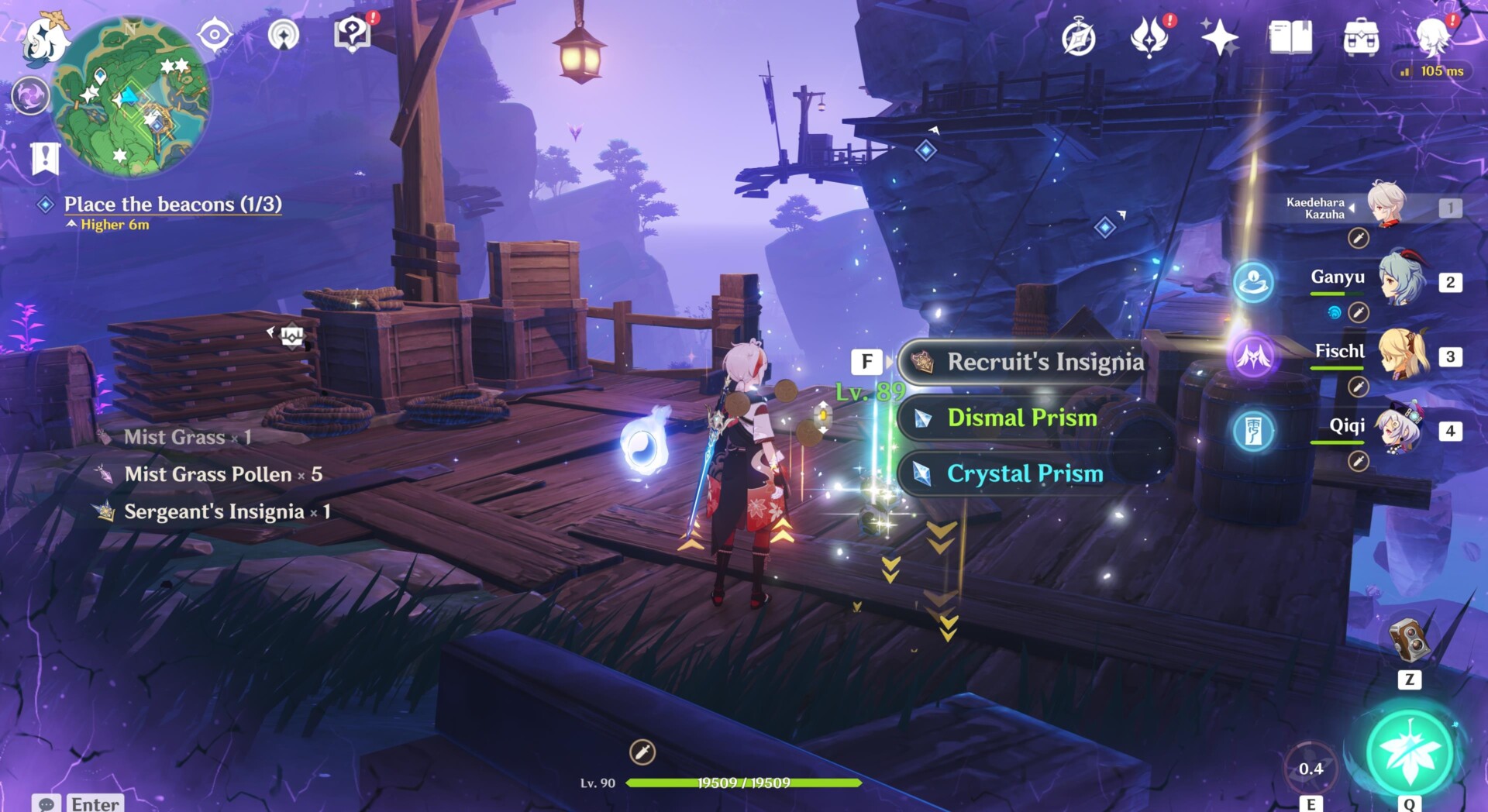This screenshot has width=1488, height=812.
Task: Open the Wish star icon
Action: tap(1219, 37)
